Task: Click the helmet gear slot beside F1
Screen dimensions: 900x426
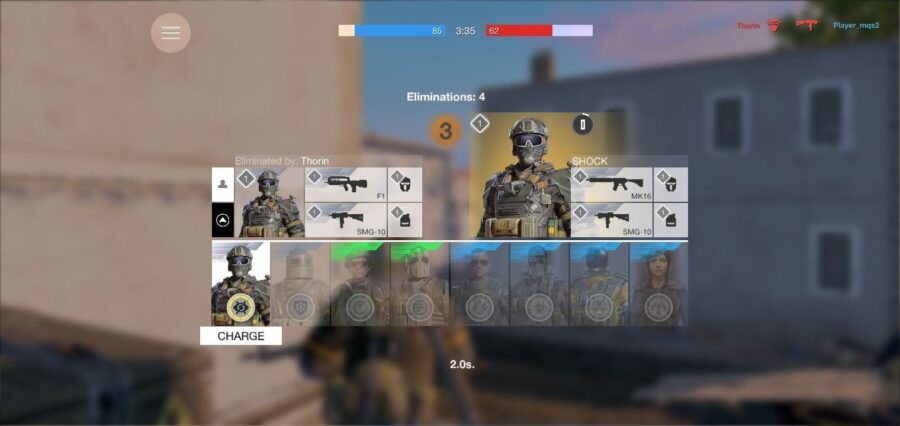Action: pos(405,185)
